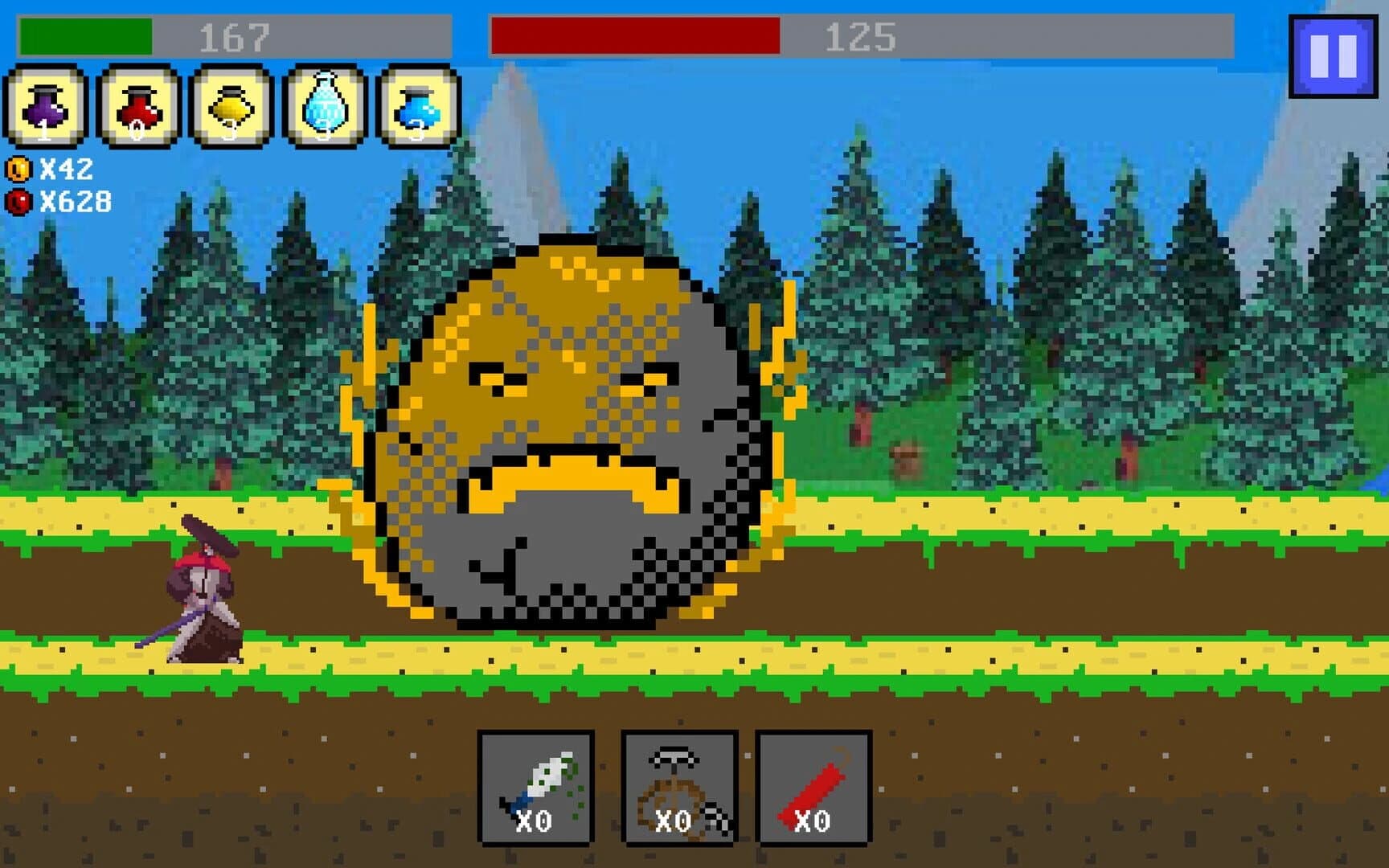
Task: Use the blue potion in the fifth slot
Action: pyautogui.click(x=414, y=108)
